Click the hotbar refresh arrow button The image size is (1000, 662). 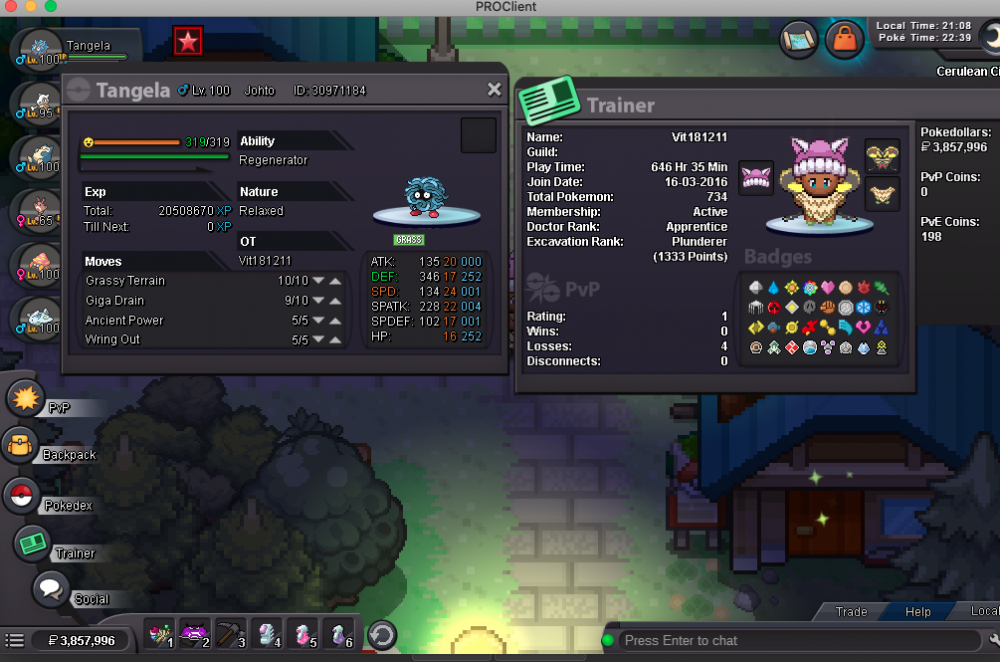pyautogui.click(x=382, y=635)
